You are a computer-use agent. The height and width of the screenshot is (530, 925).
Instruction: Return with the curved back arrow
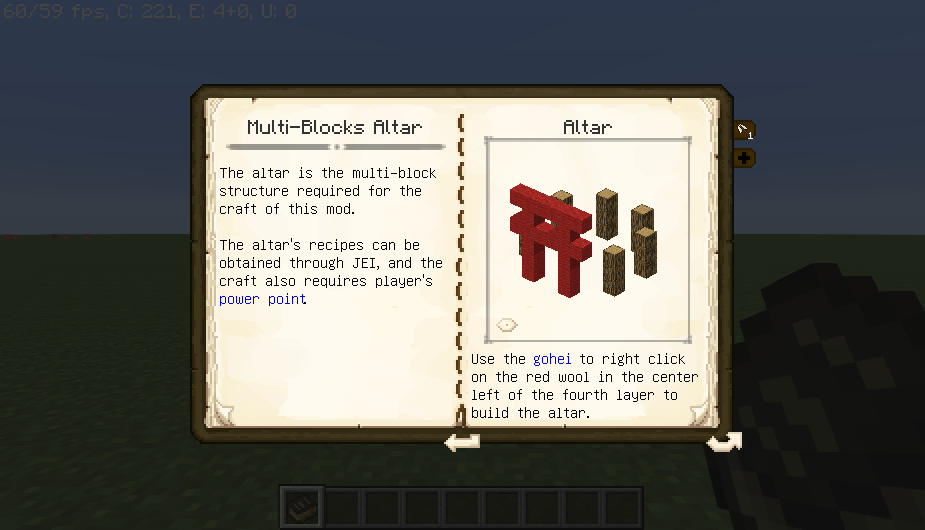[723, 441]
